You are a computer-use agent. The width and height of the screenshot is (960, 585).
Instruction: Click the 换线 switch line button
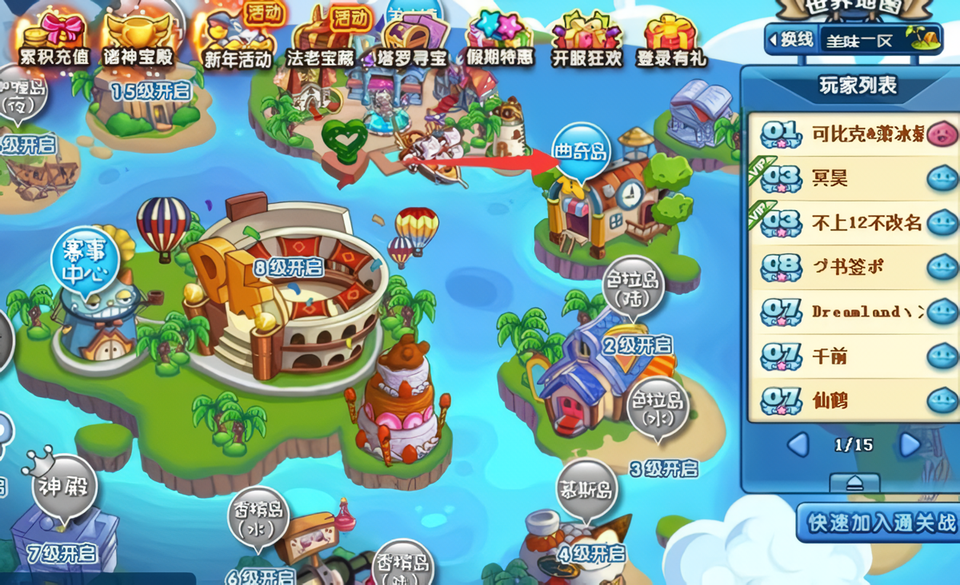click(x=790, y=40)
